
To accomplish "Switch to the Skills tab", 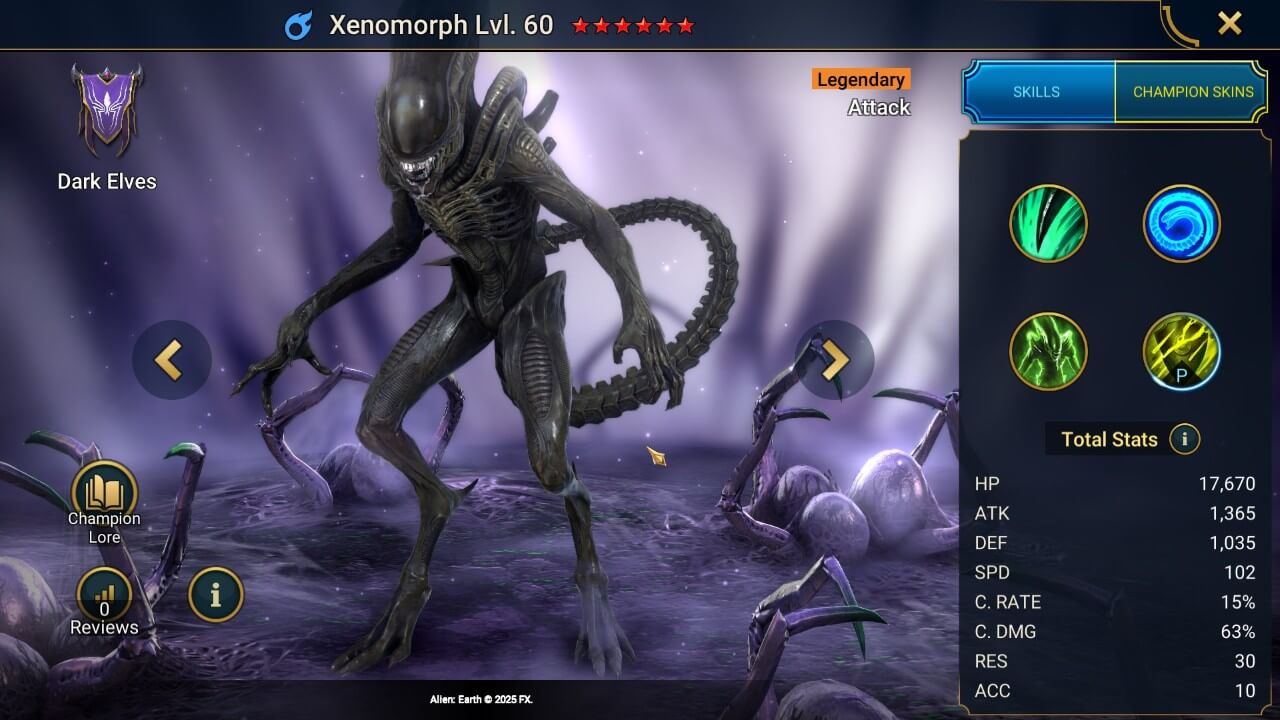I will click(x=1037, y=91).
